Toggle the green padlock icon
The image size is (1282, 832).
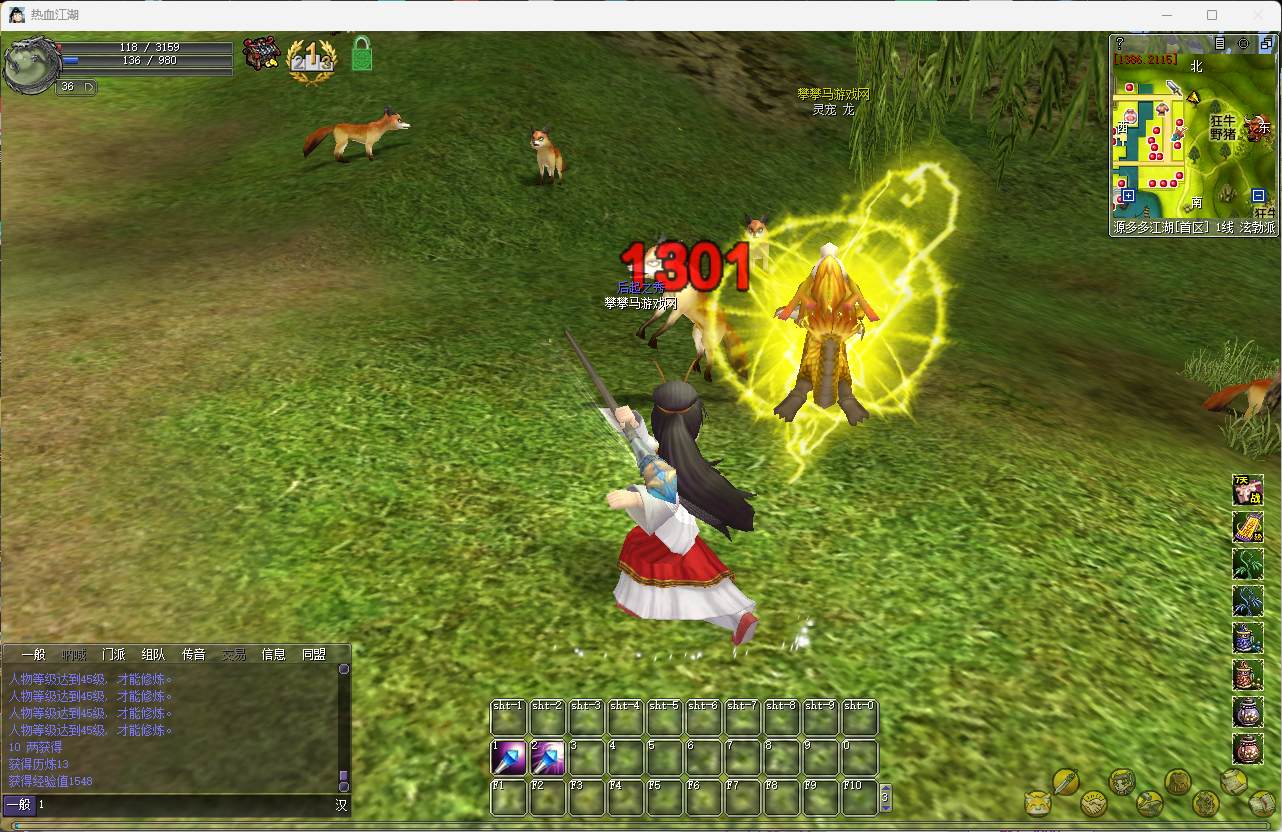click(x=362, y=54)
